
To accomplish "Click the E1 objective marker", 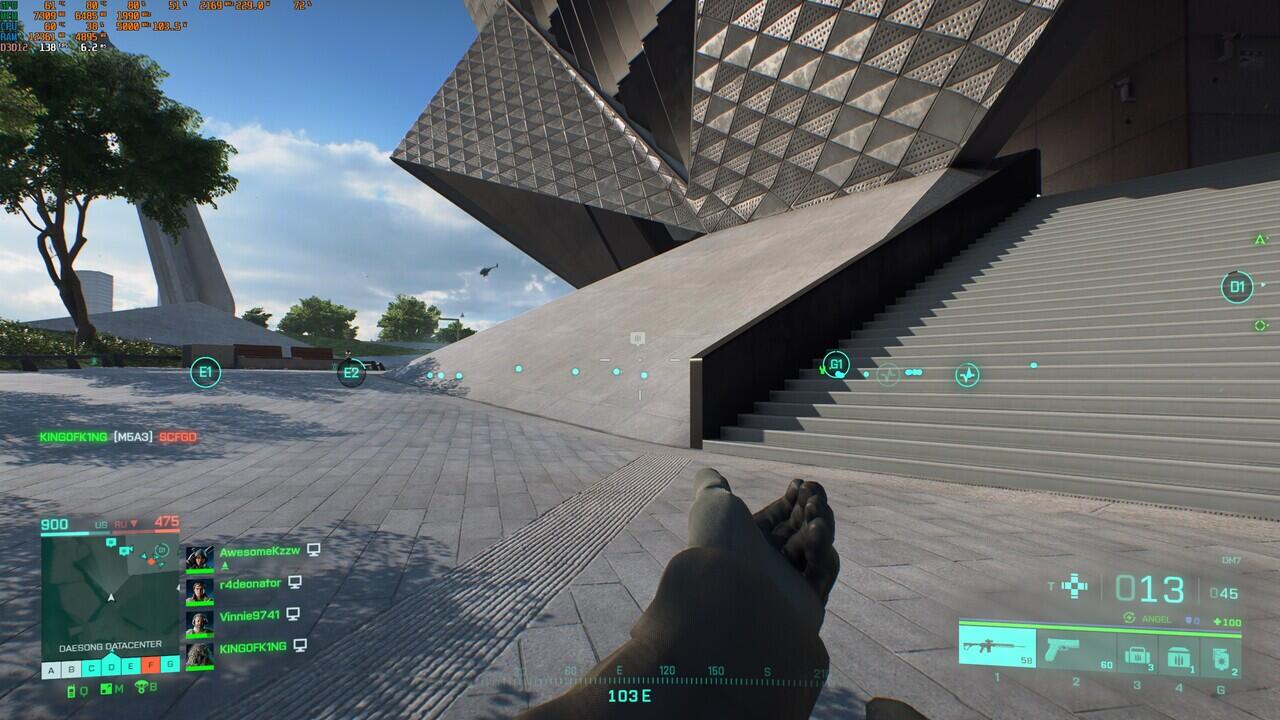I will pyautogui.click(x=205, y=373).
